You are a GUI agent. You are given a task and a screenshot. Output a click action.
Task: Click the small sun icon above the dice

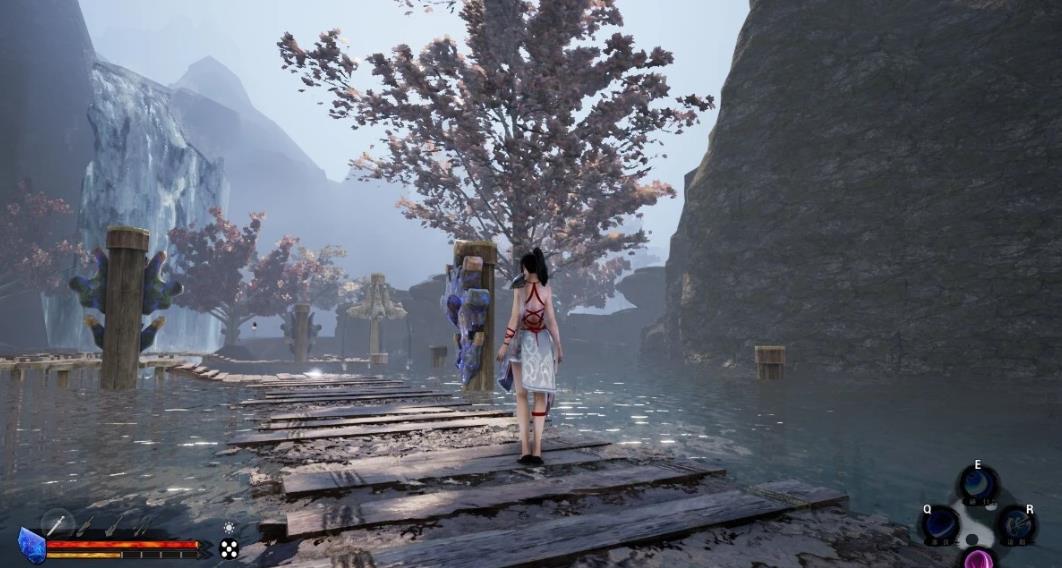[229, 527]
